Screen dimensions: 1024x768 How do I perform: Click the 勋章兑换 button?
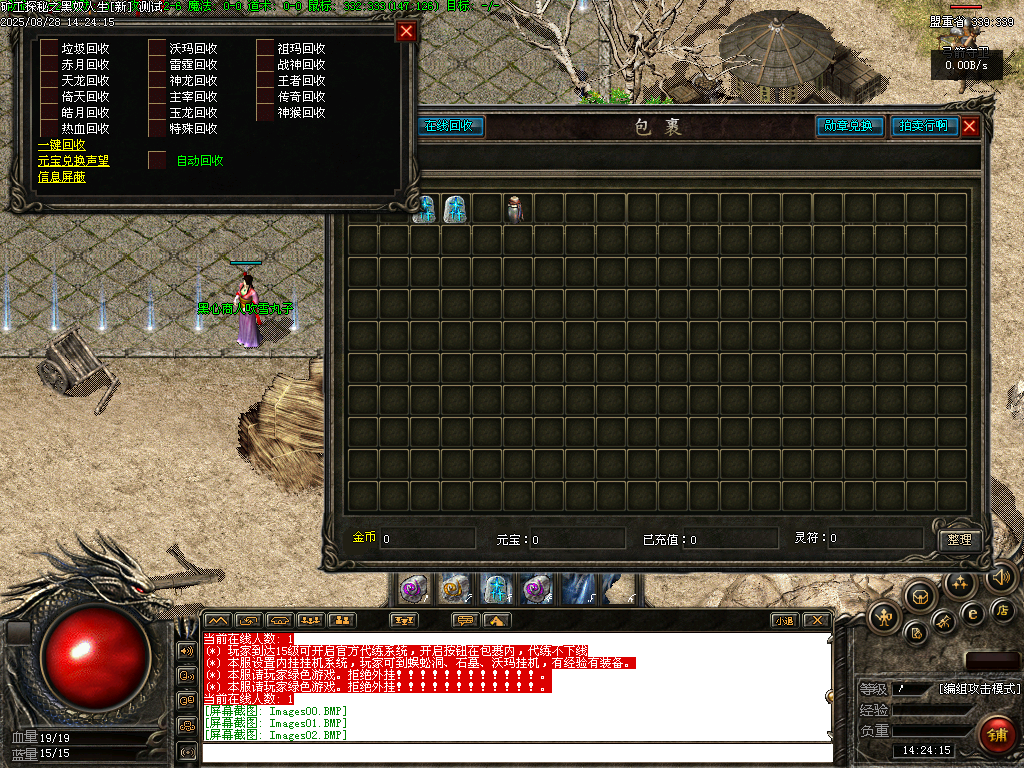850,126
